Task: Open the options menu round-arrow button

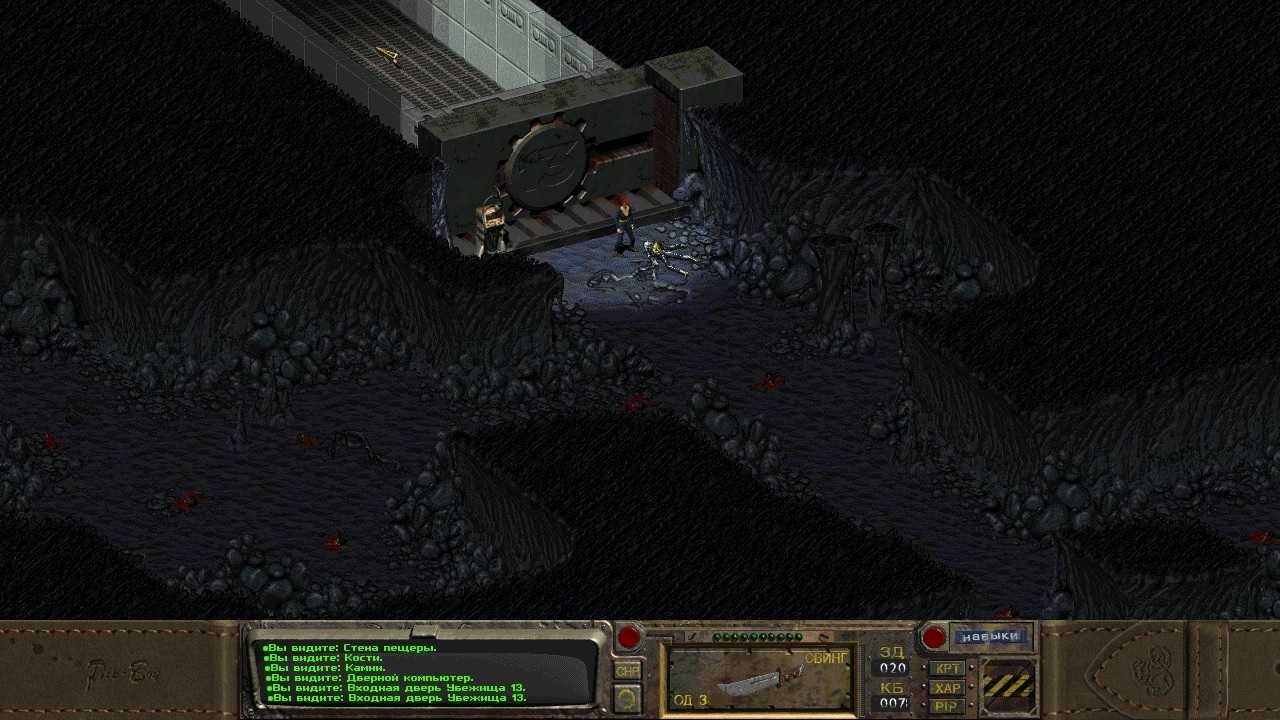Action: (x=627, y=698)
